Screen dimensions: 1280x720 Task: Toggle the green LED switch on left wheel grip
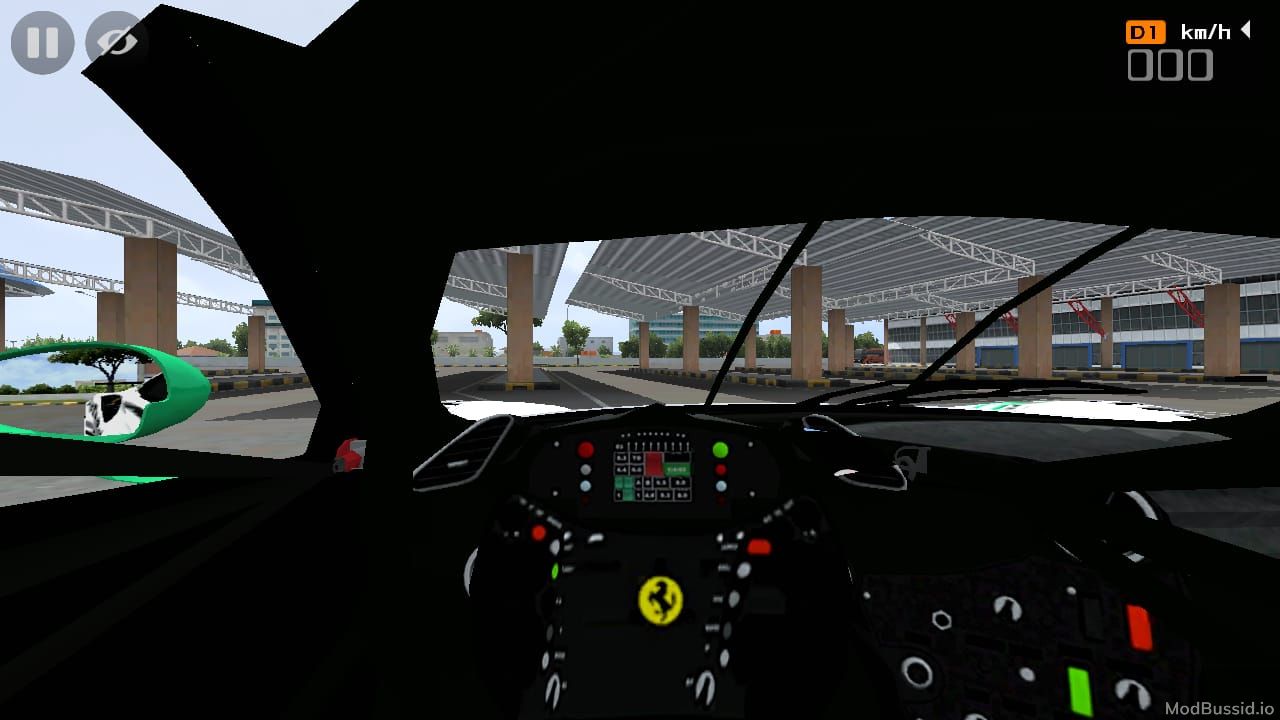(x=554, y=571)
